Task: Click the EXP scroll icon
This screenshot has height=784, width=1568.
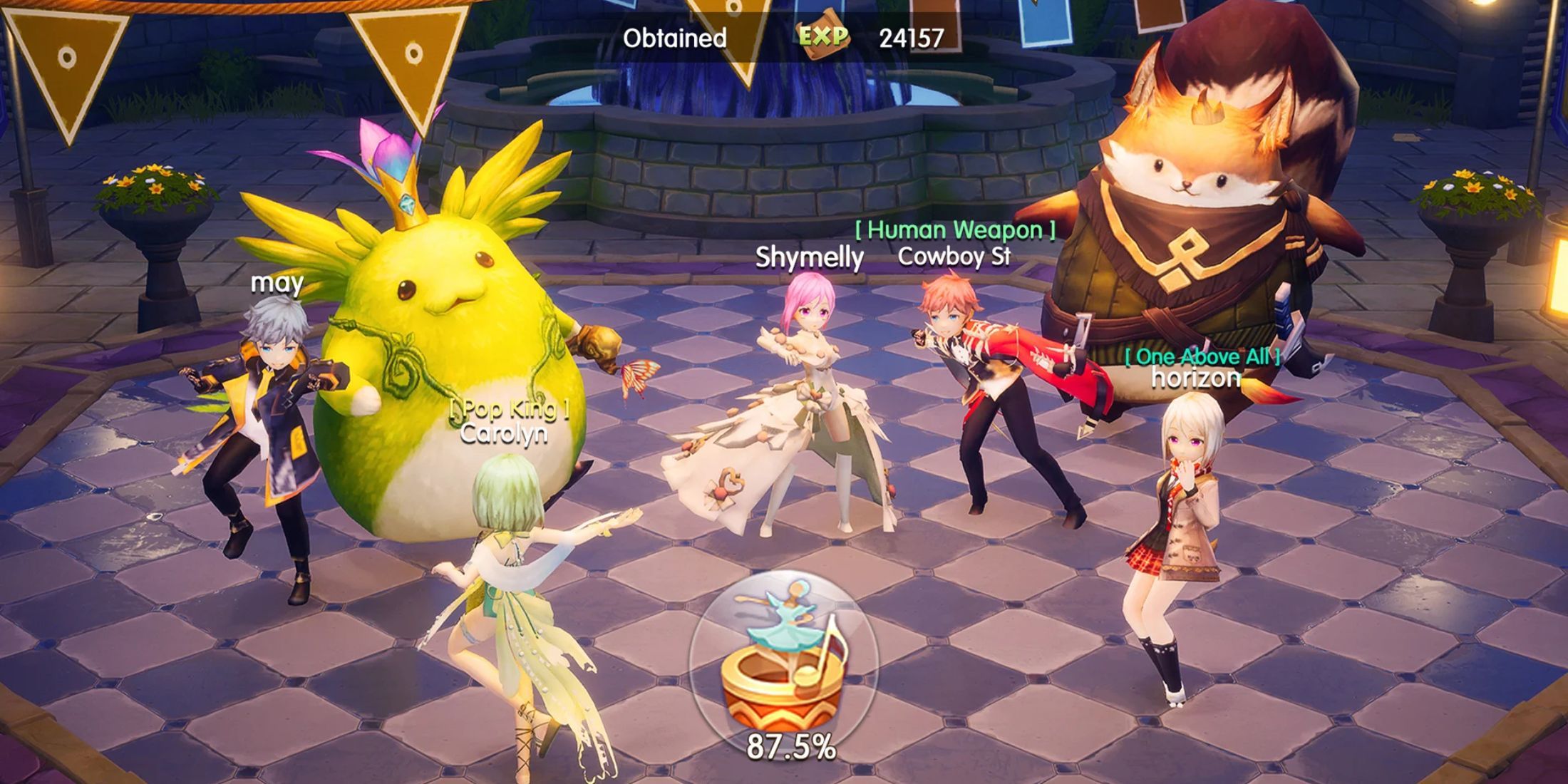Action: 823,39
